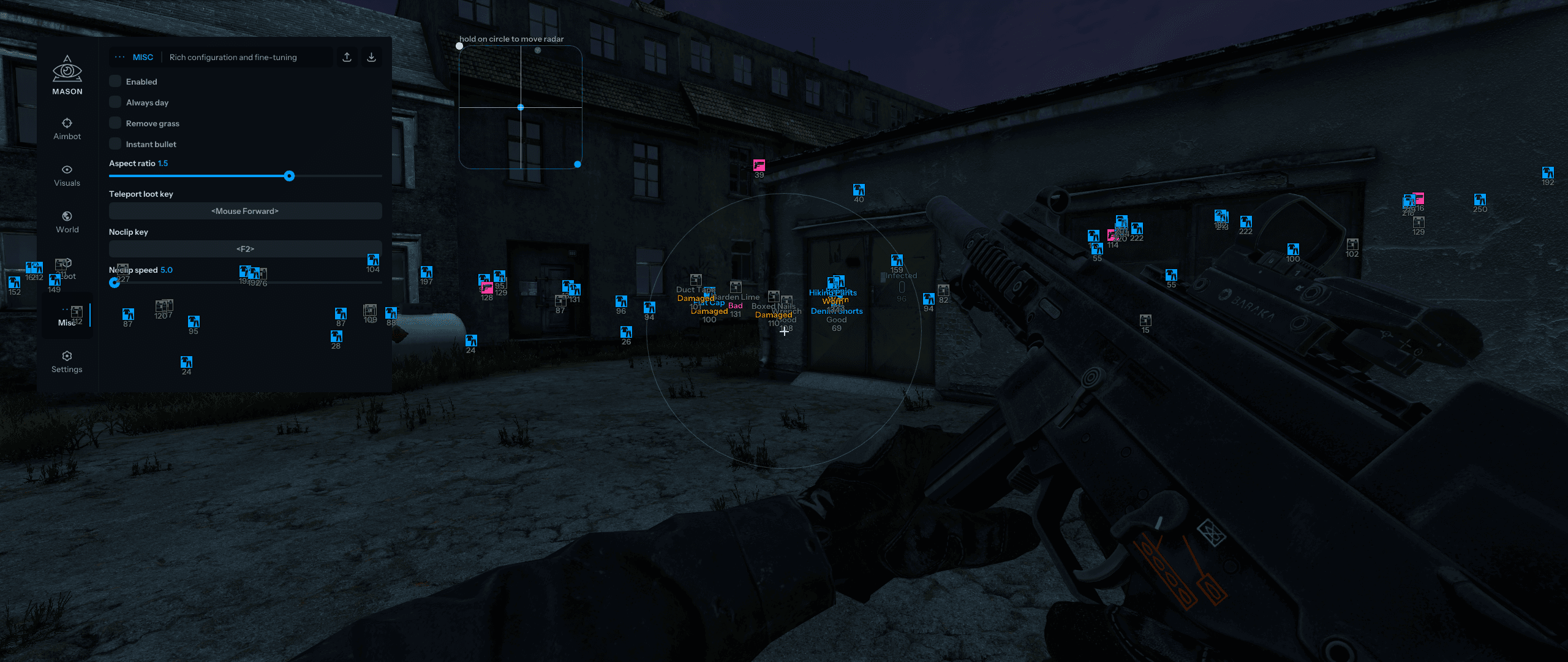Open the ellipsis menu next to MISC

click(118, 56)
